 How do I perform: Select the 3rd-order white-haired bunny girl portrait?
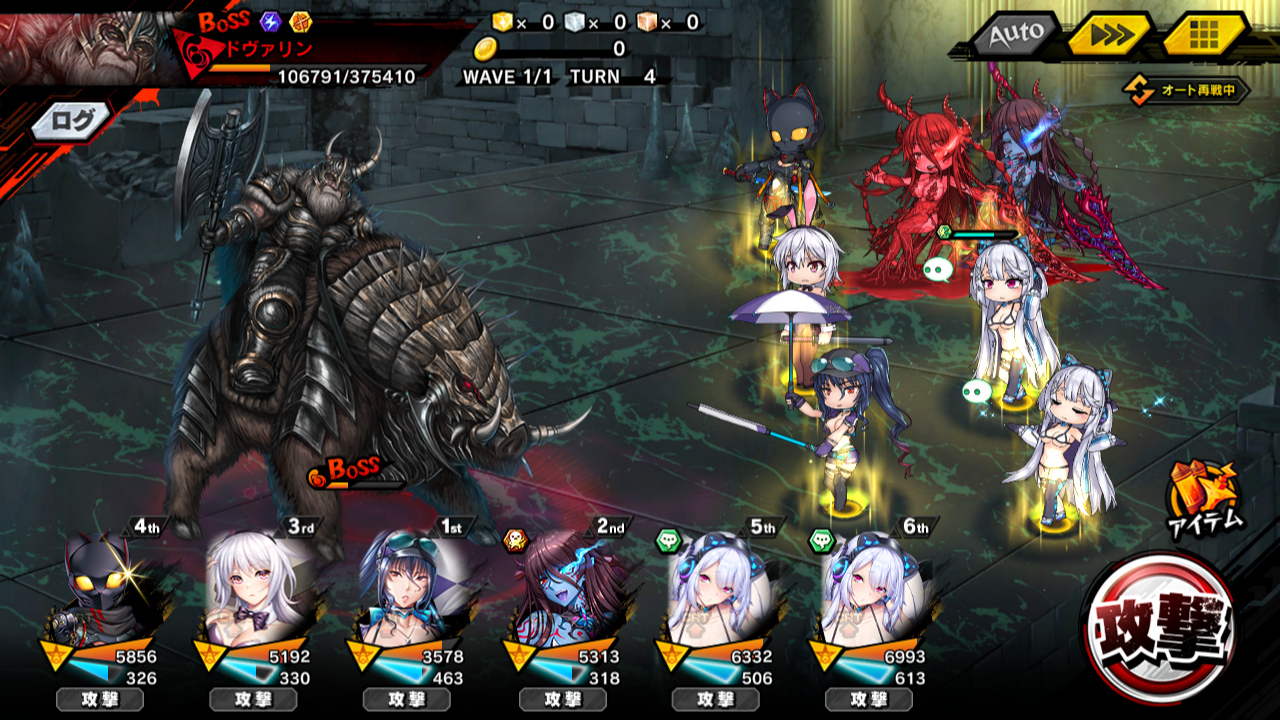click(x=258, y=590)
